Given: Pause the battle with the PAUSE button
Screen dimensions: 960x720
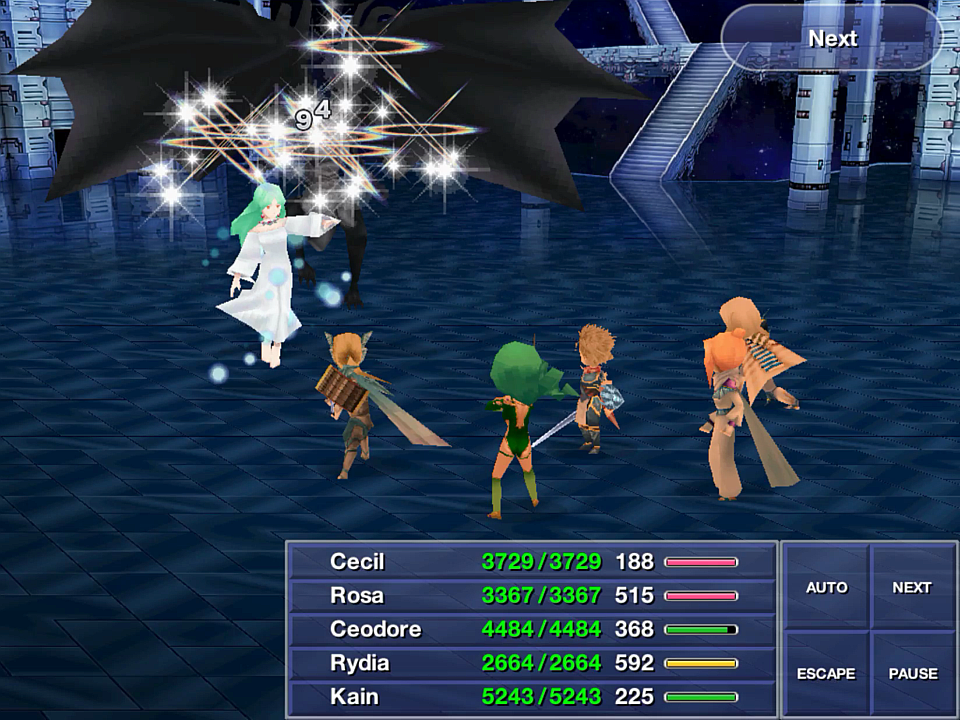Looking at the screenshot, I should pos(912,673).
